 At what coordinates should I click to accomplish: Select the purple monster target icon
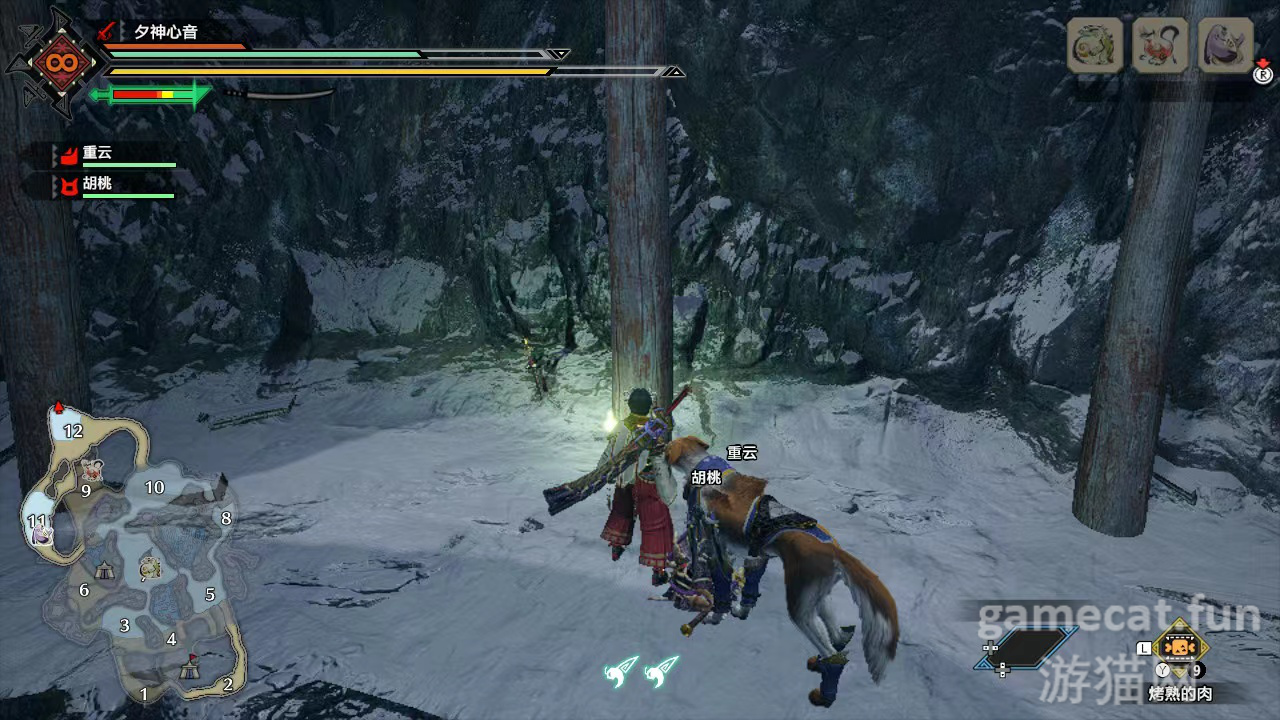[1225, 46]
